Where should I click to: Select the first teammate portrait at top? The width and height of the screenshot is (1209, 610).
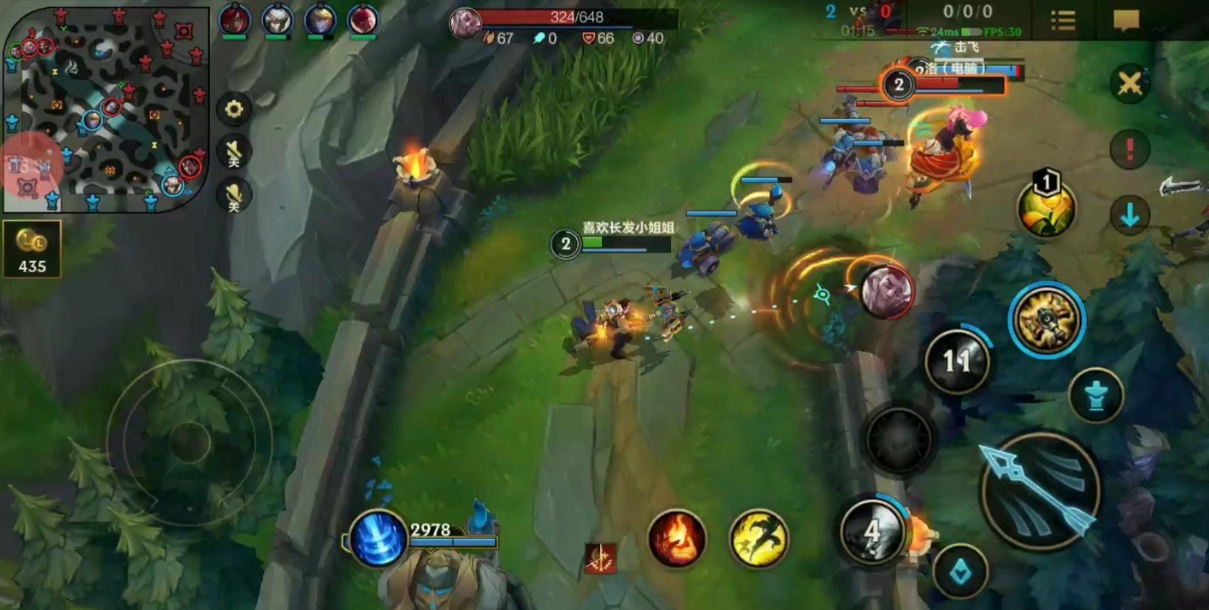(x=234, y=20)
